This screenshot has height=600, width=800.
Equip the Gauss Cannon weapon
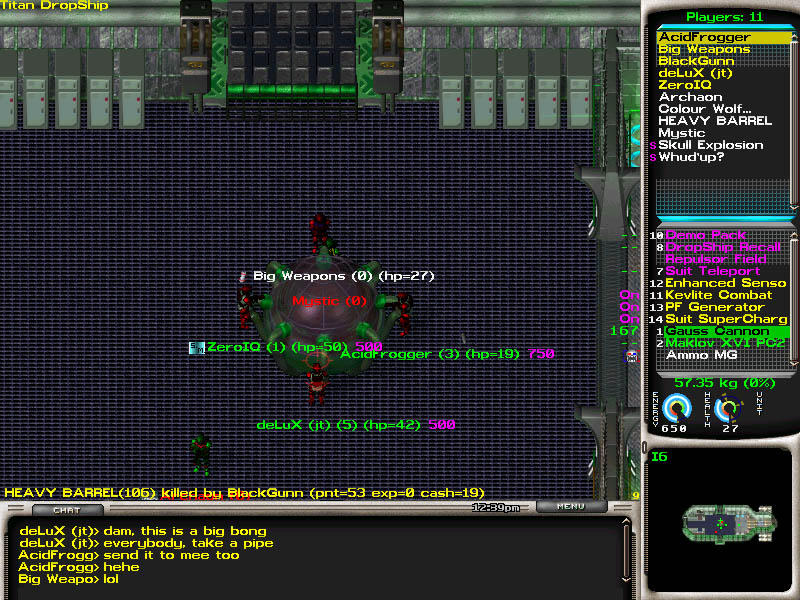(x=717, y=331)
